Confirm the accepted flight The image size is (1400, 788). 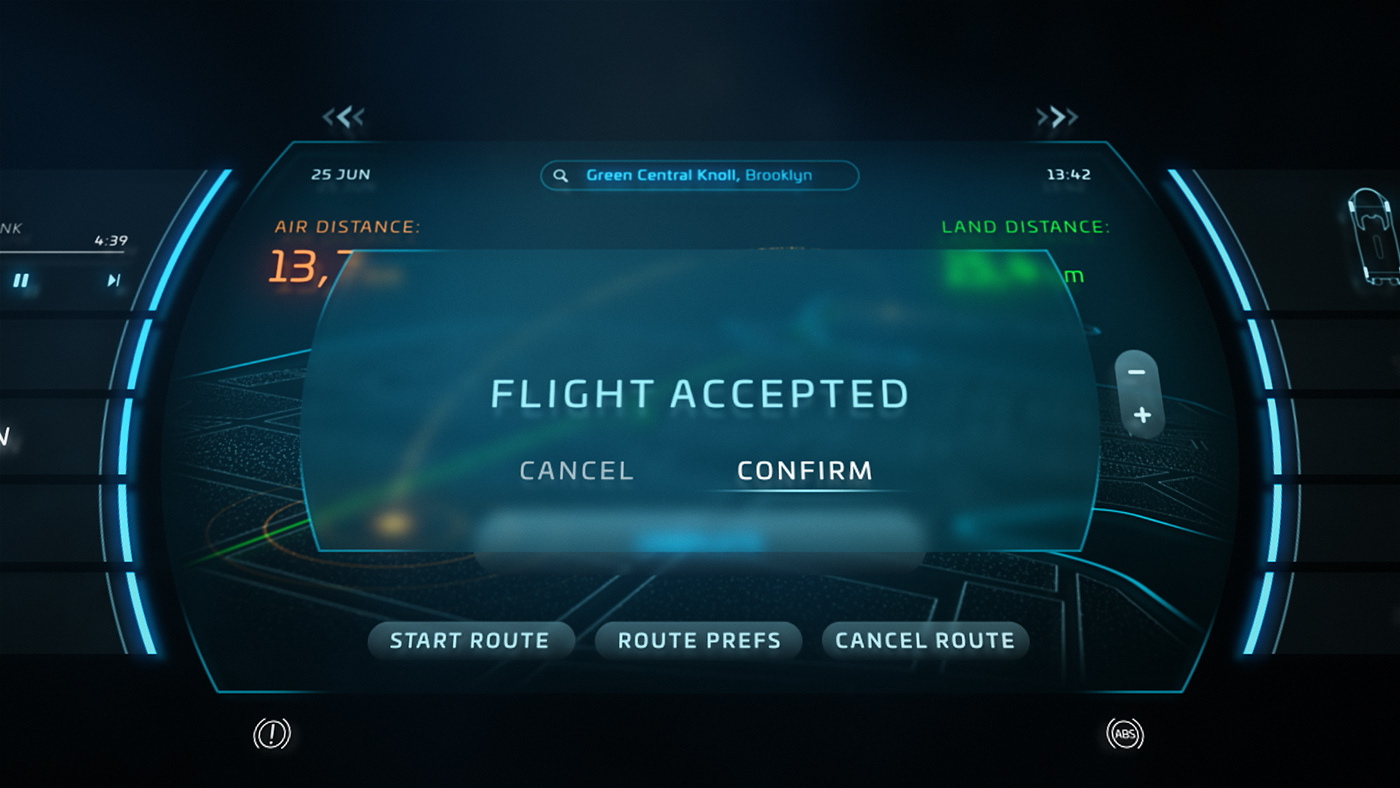804,471
